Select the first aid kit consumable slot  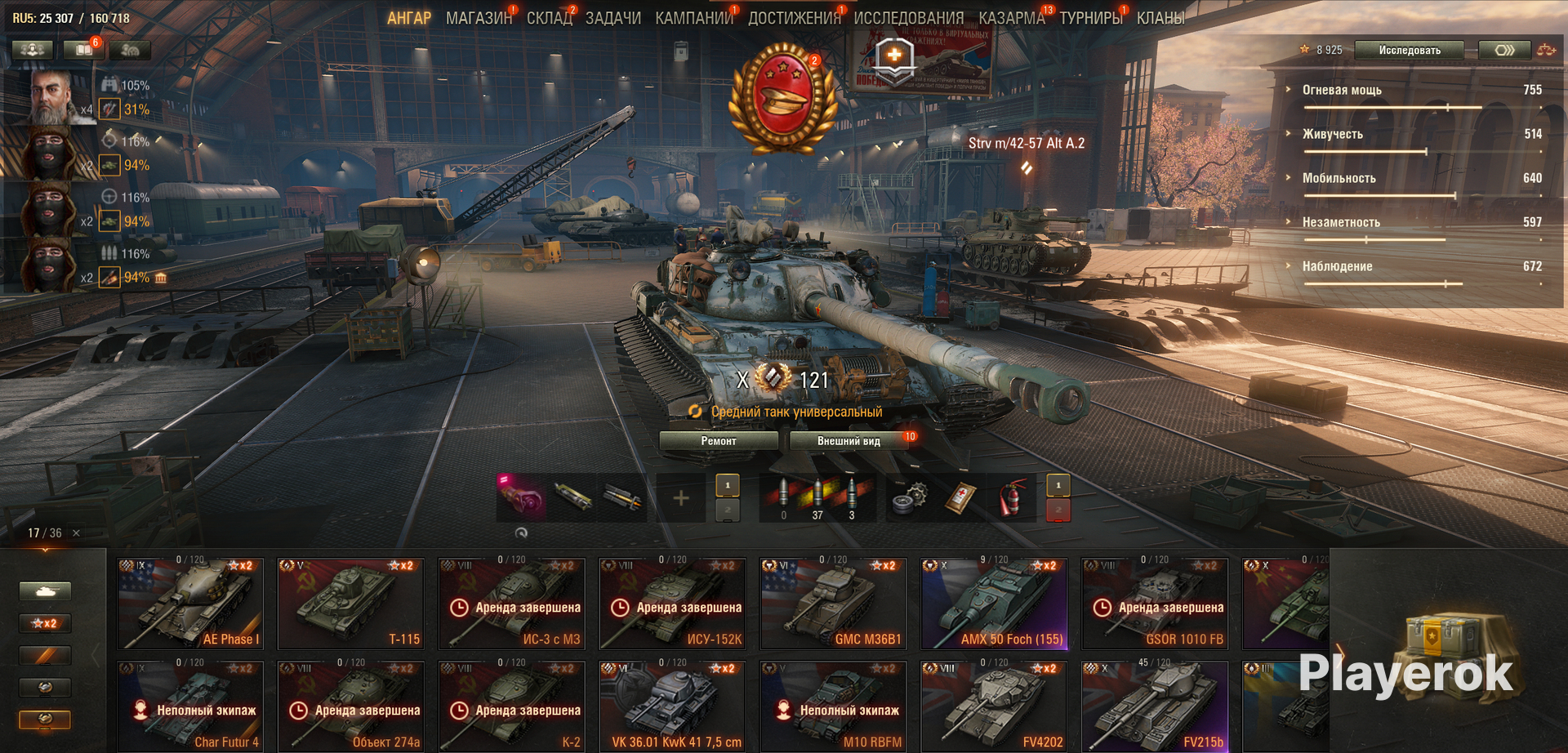tap(961, 497)
